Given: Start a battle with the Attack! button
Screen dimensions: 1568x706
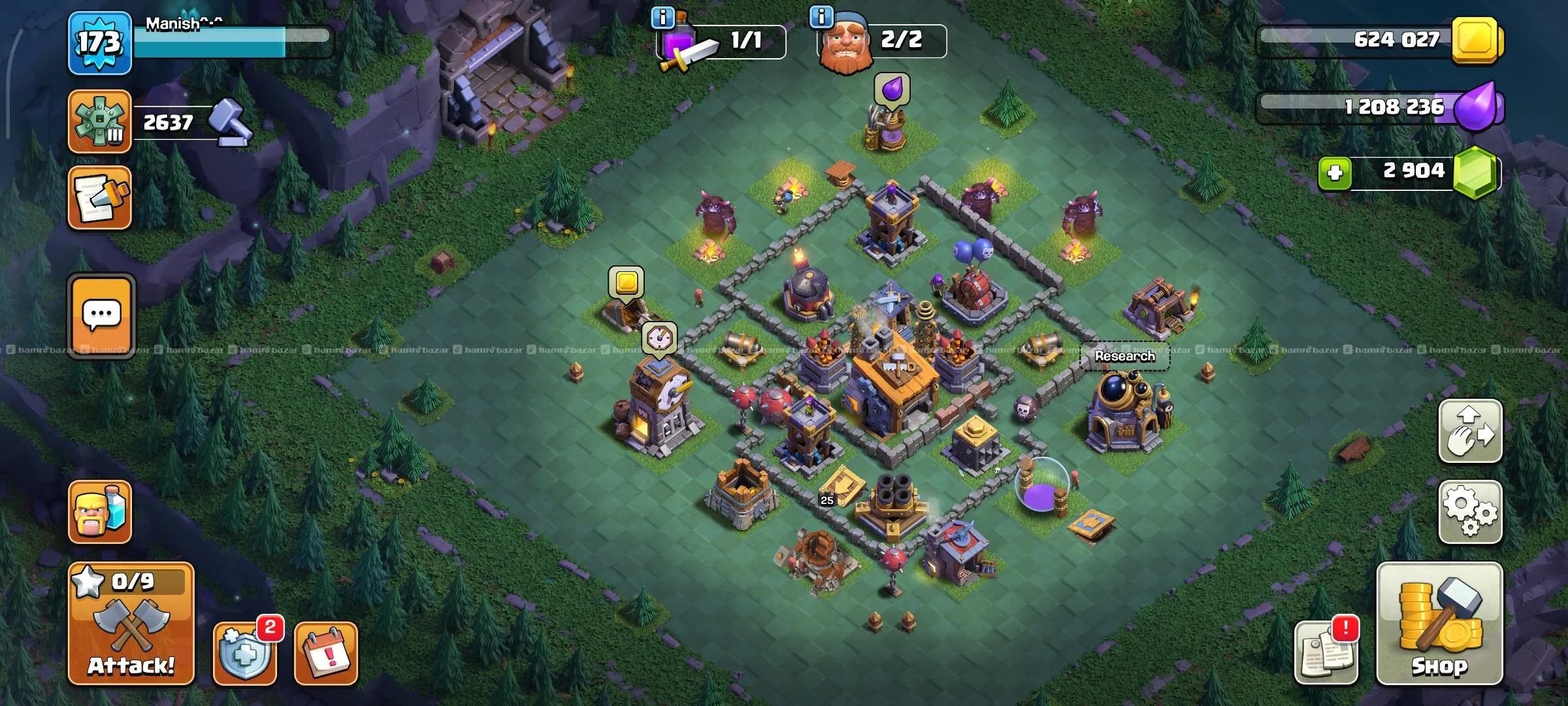Looking at the screenshot, I should pos(131,624).
